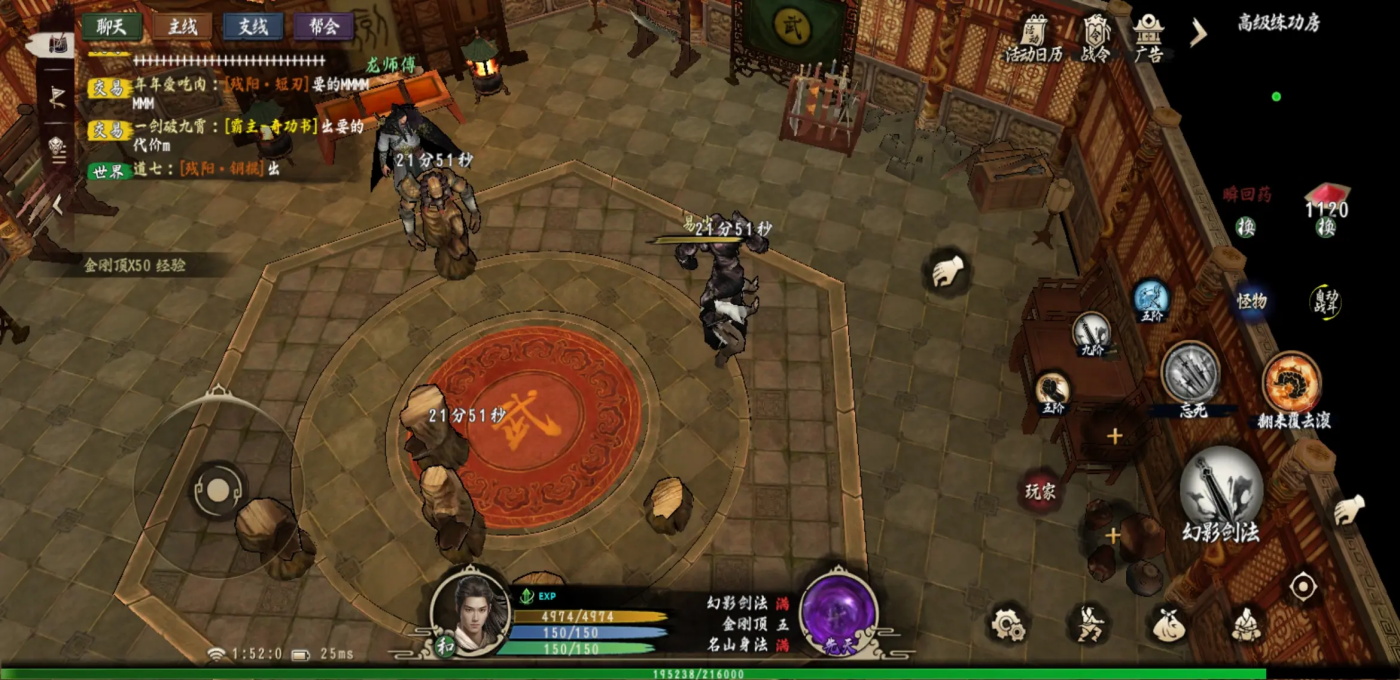Open the 广告 ads shop icon

(x=1148, y=40)
